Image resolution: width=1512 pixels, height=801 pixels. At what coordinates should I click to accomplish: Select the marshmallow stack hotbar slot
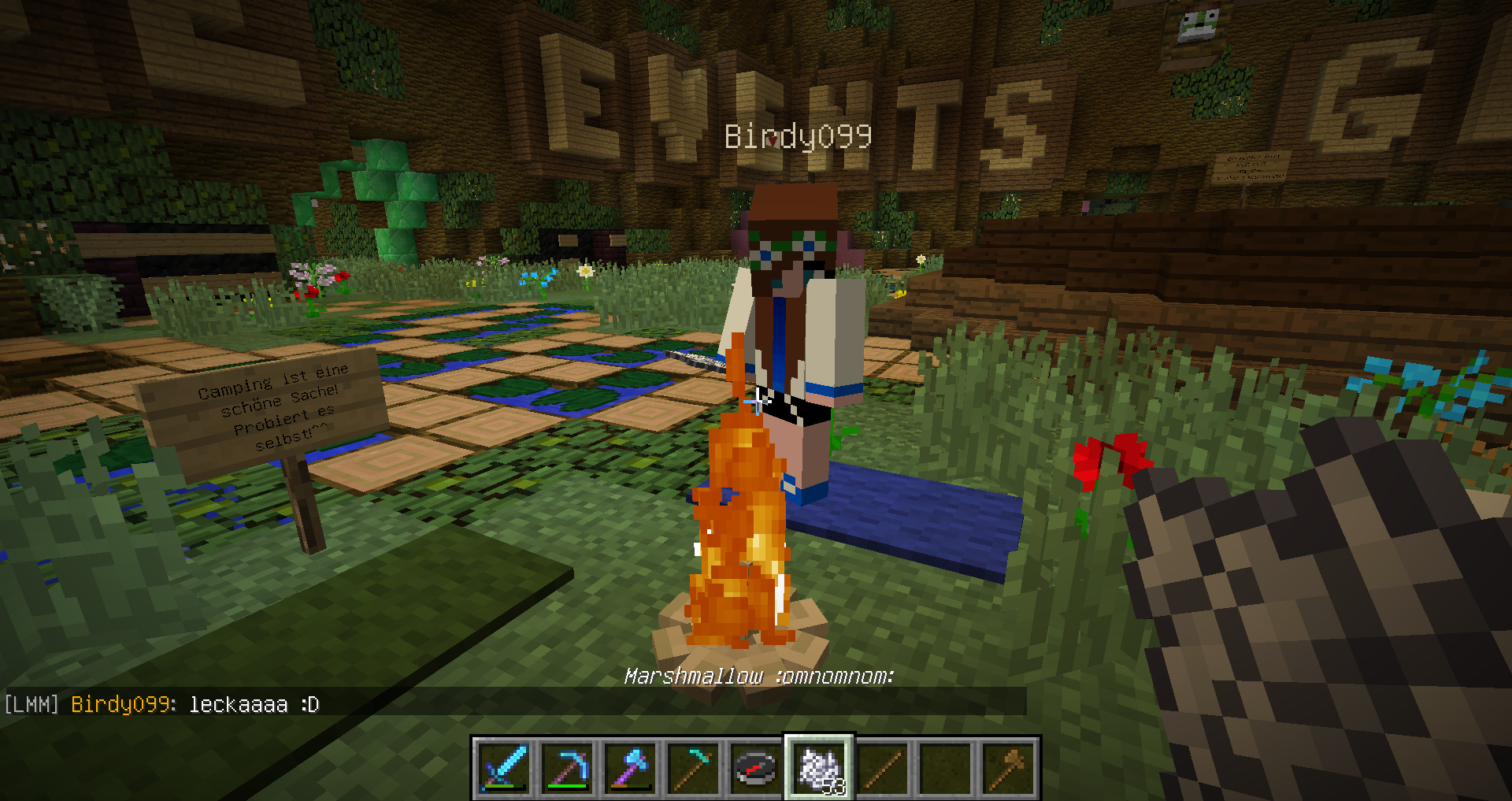pyautogui.click(x=819, y=768)
